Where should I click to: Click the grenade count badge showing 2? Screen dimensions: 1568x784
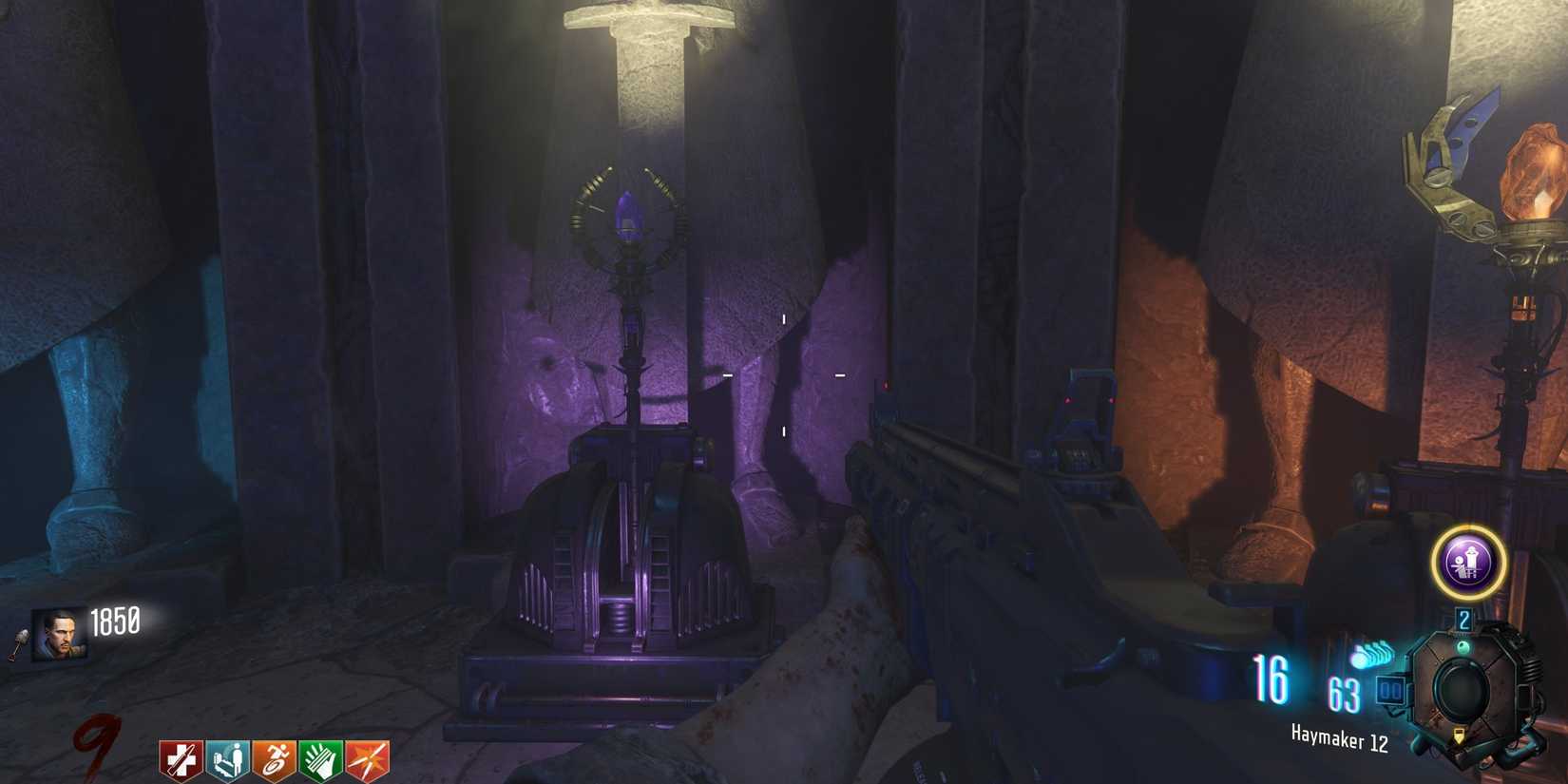coord(1465,618)
